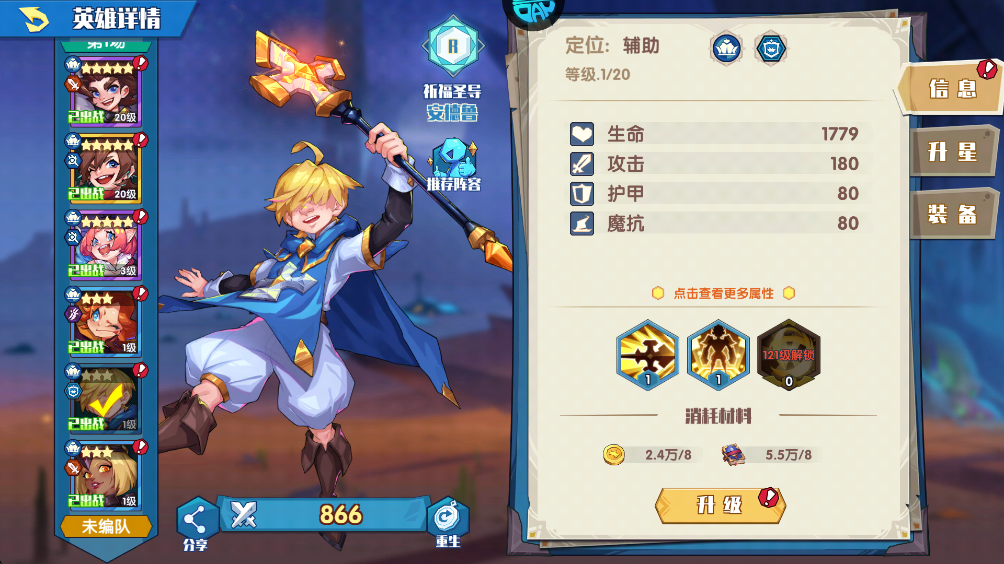Inspect the glowing figure skill icon

click(718, 354)
